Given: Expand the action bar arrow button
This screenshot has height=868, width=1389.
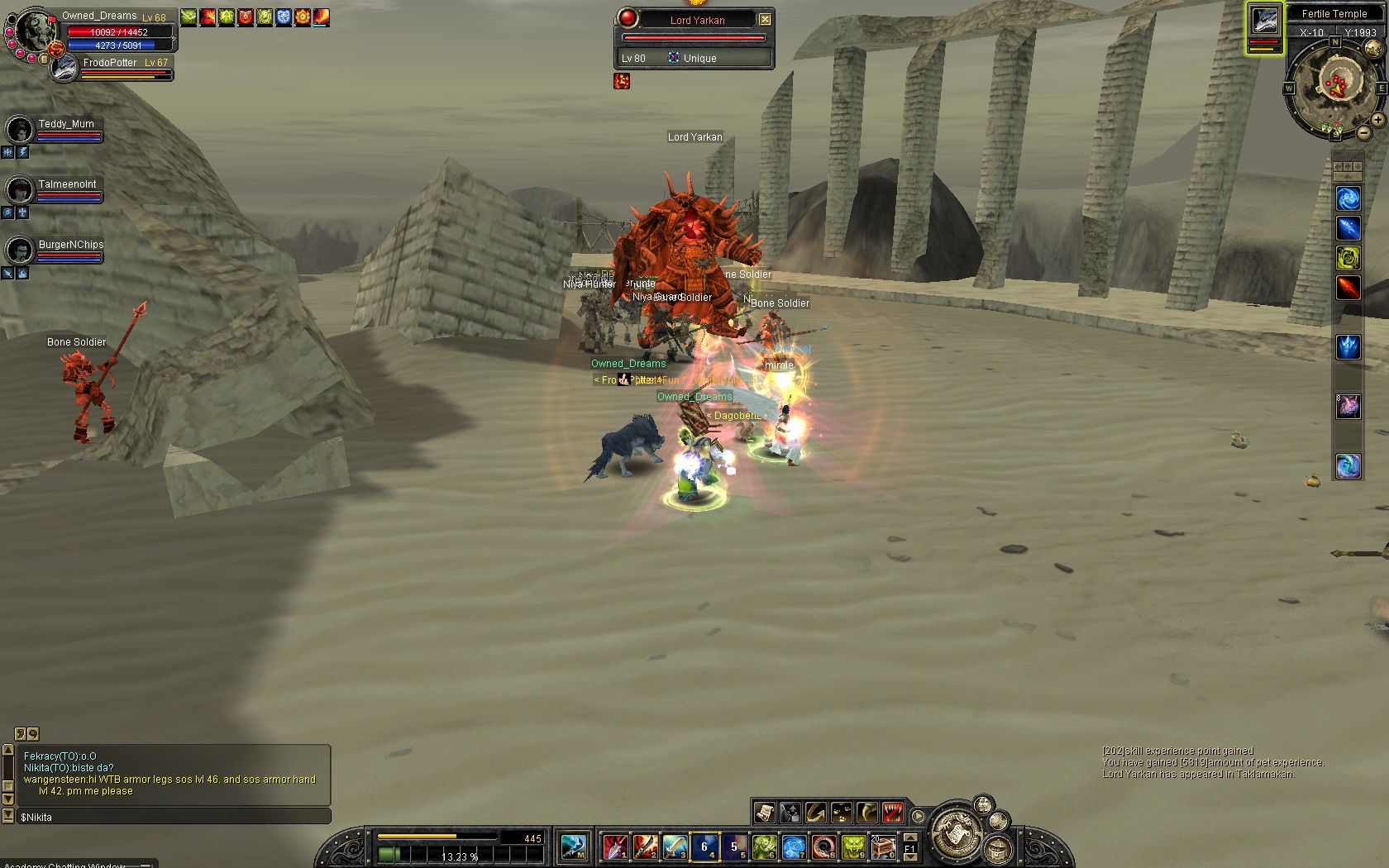Looking at the screenshot, I should pyautogui.click(x=918, y=816).
